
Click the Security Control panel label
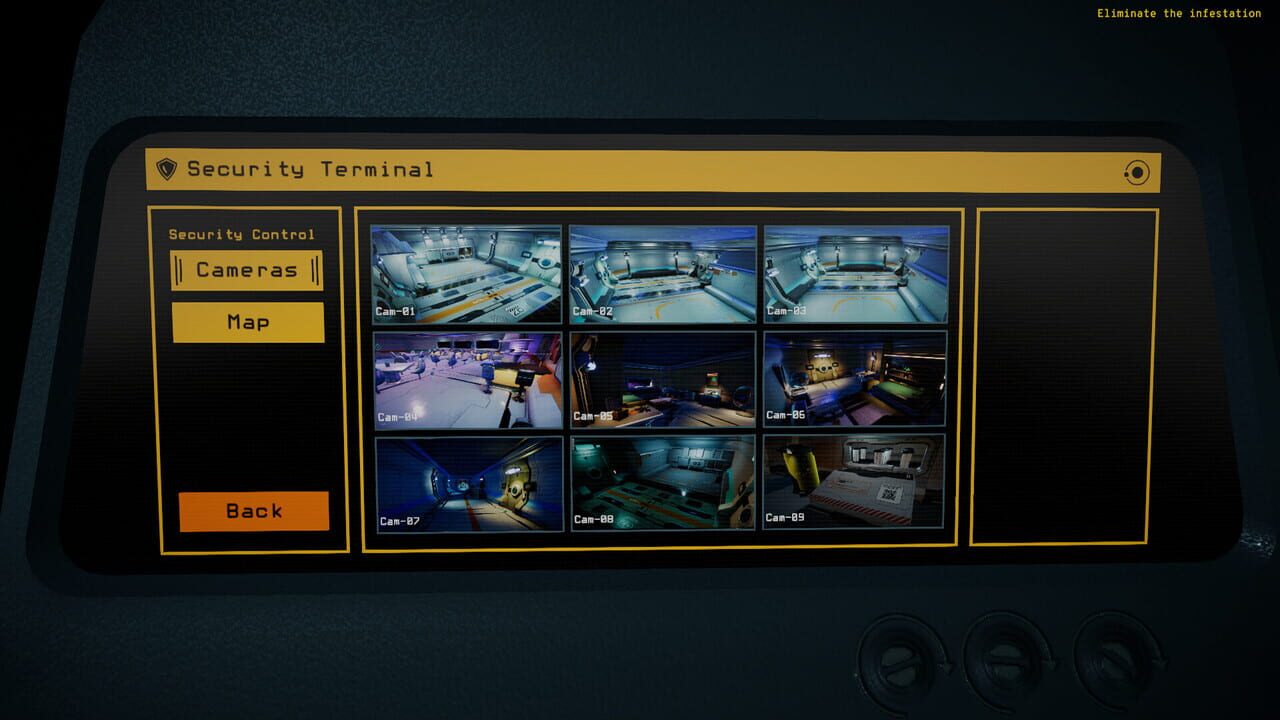pos(240,234)
